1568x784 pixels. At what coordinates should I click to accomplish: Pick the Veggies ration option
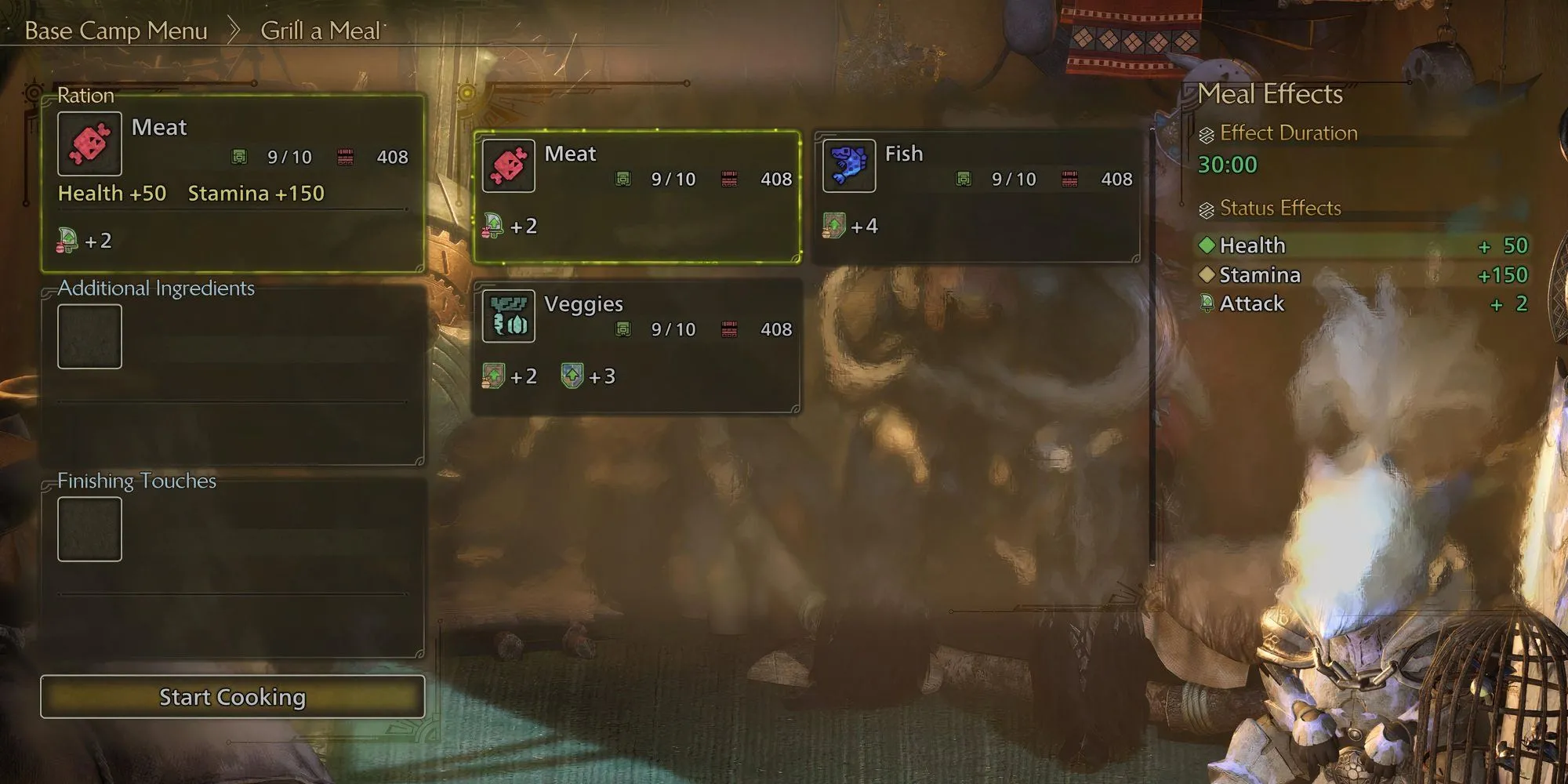point(637,346)
